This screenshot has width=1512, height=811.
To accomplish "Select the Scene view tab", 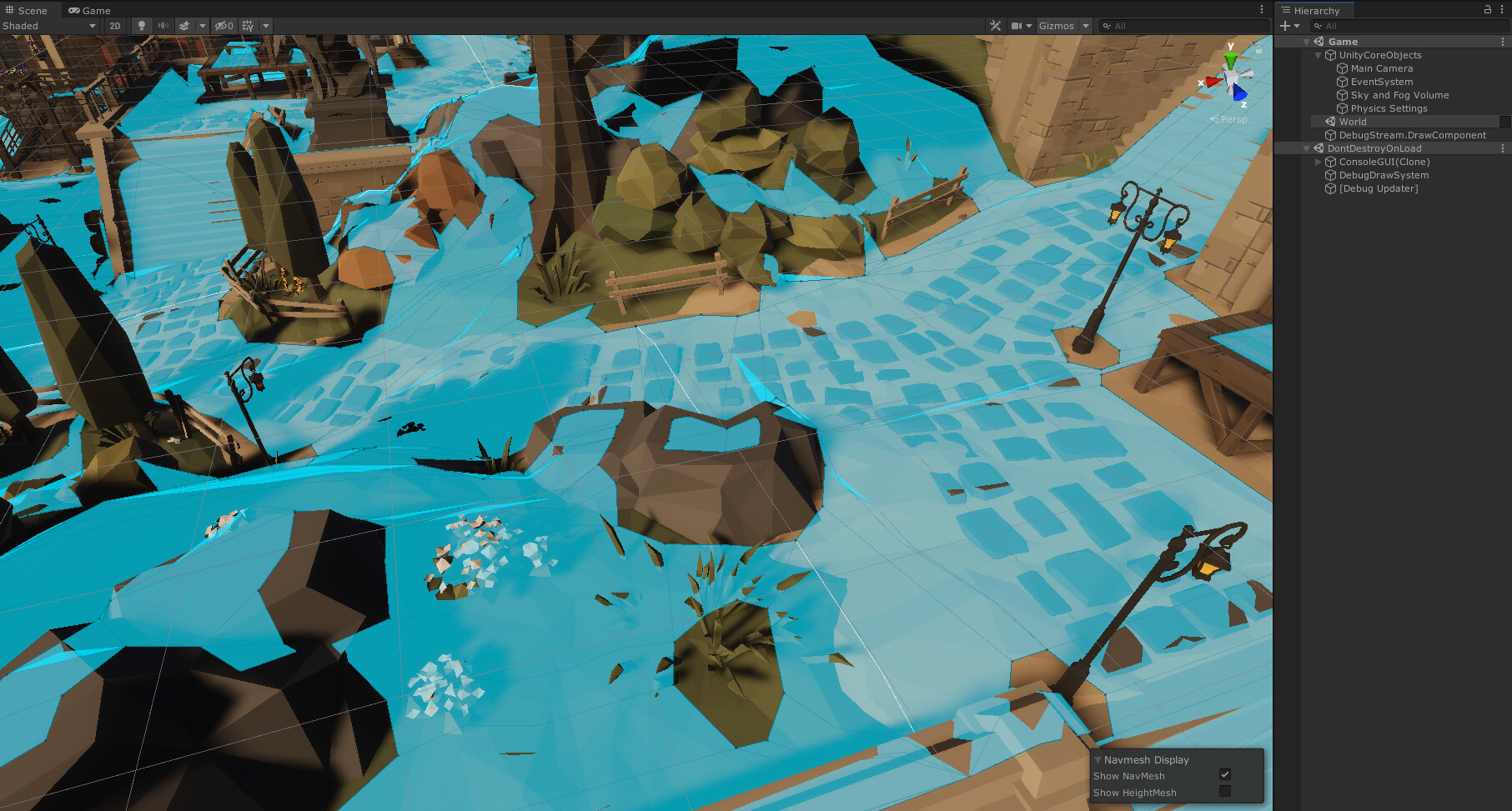I will 28,10.
